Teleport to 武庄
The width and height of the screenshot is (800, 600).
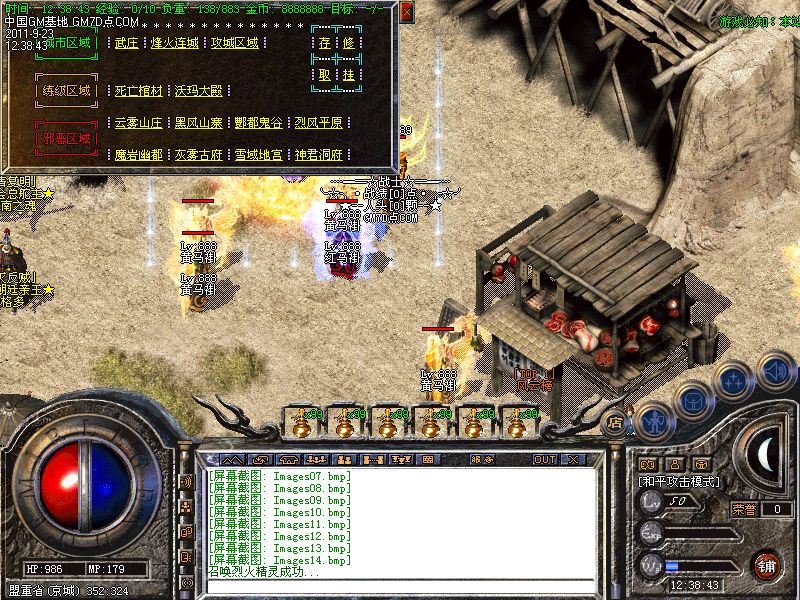(127, 43)
